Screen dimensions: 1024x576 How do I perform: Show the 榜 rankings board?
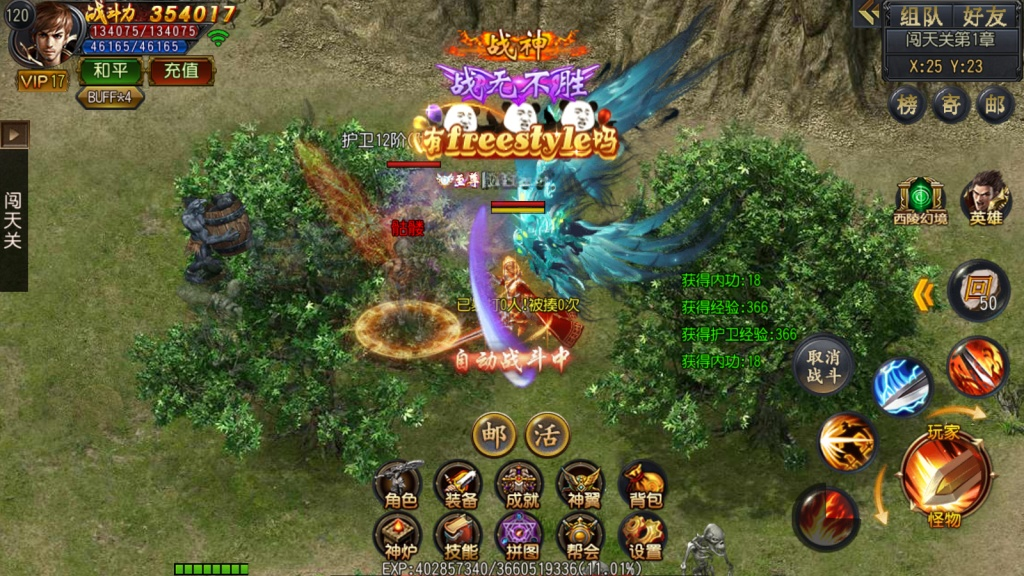pos(907,105)
